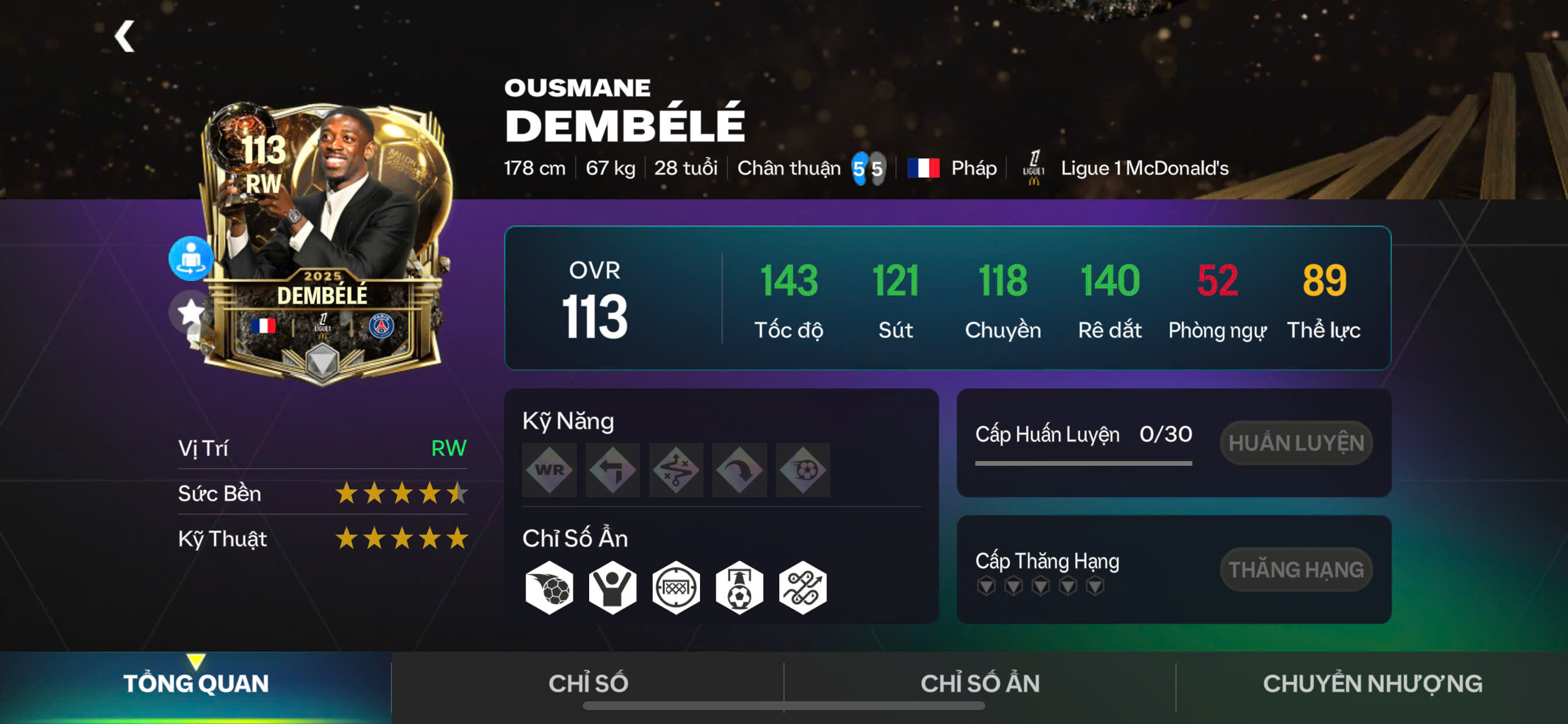Switch to the Chỉ Số tab
This screenshot has height=724, width=1568.
point(587,683)
